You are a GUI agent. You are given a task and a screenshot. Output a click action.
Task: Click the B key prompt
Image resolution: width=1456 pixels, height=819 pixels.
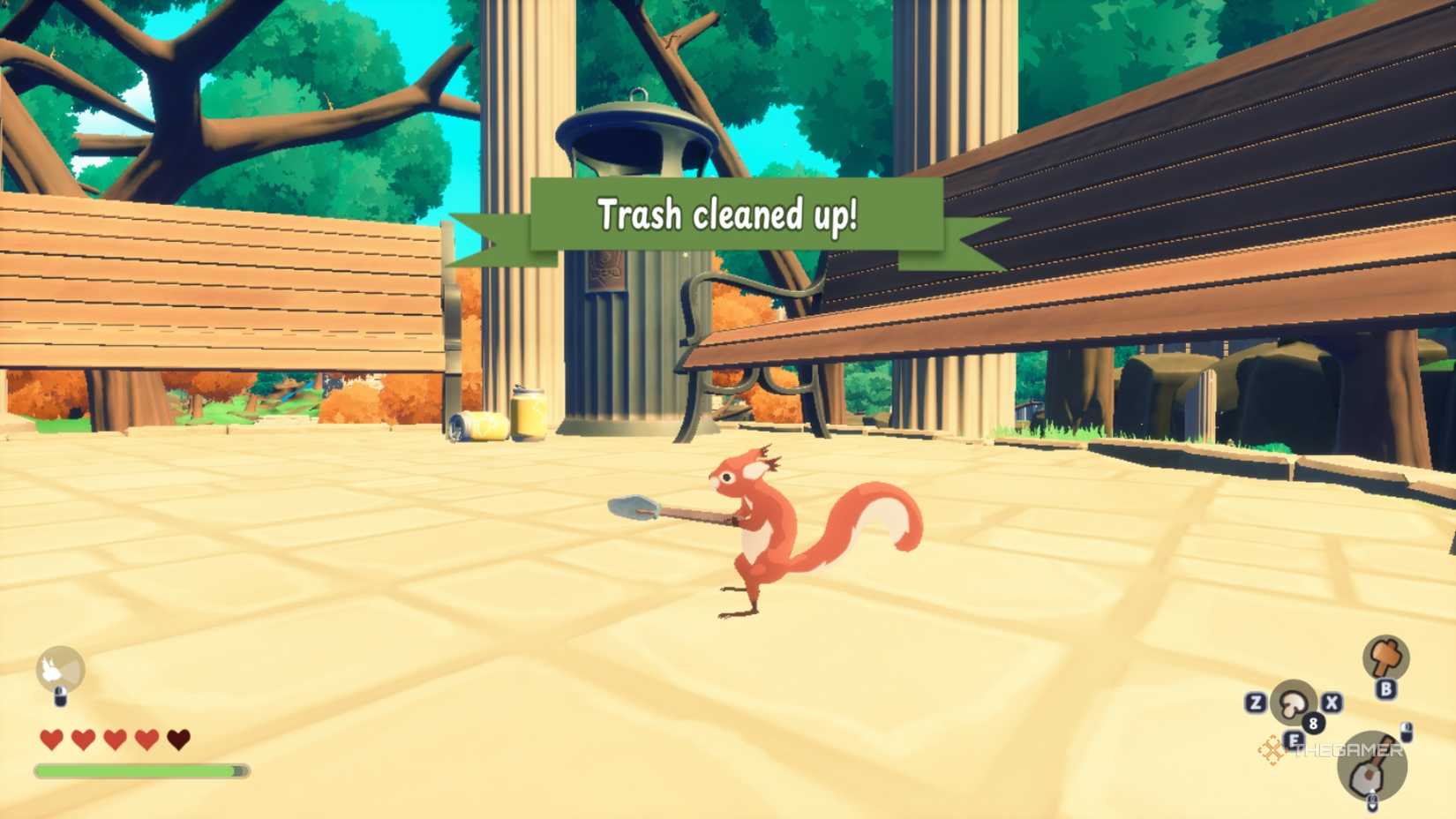1386,688
